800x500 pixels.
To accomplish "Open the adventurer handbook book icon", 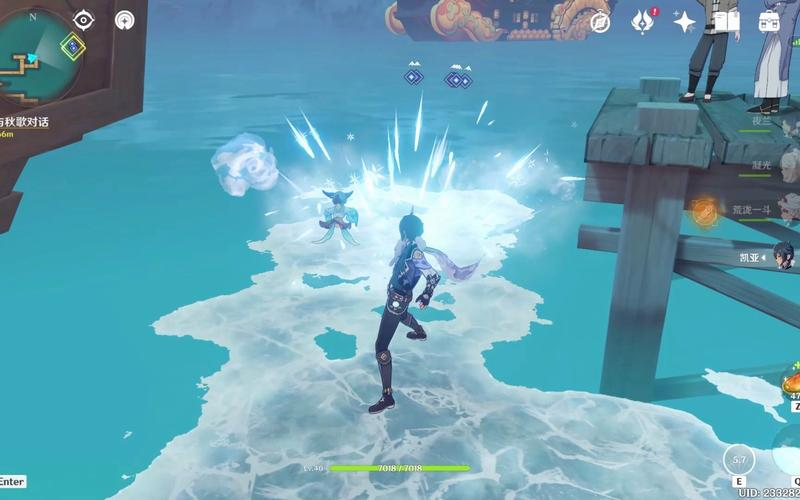I will click(x=727, y=22).
